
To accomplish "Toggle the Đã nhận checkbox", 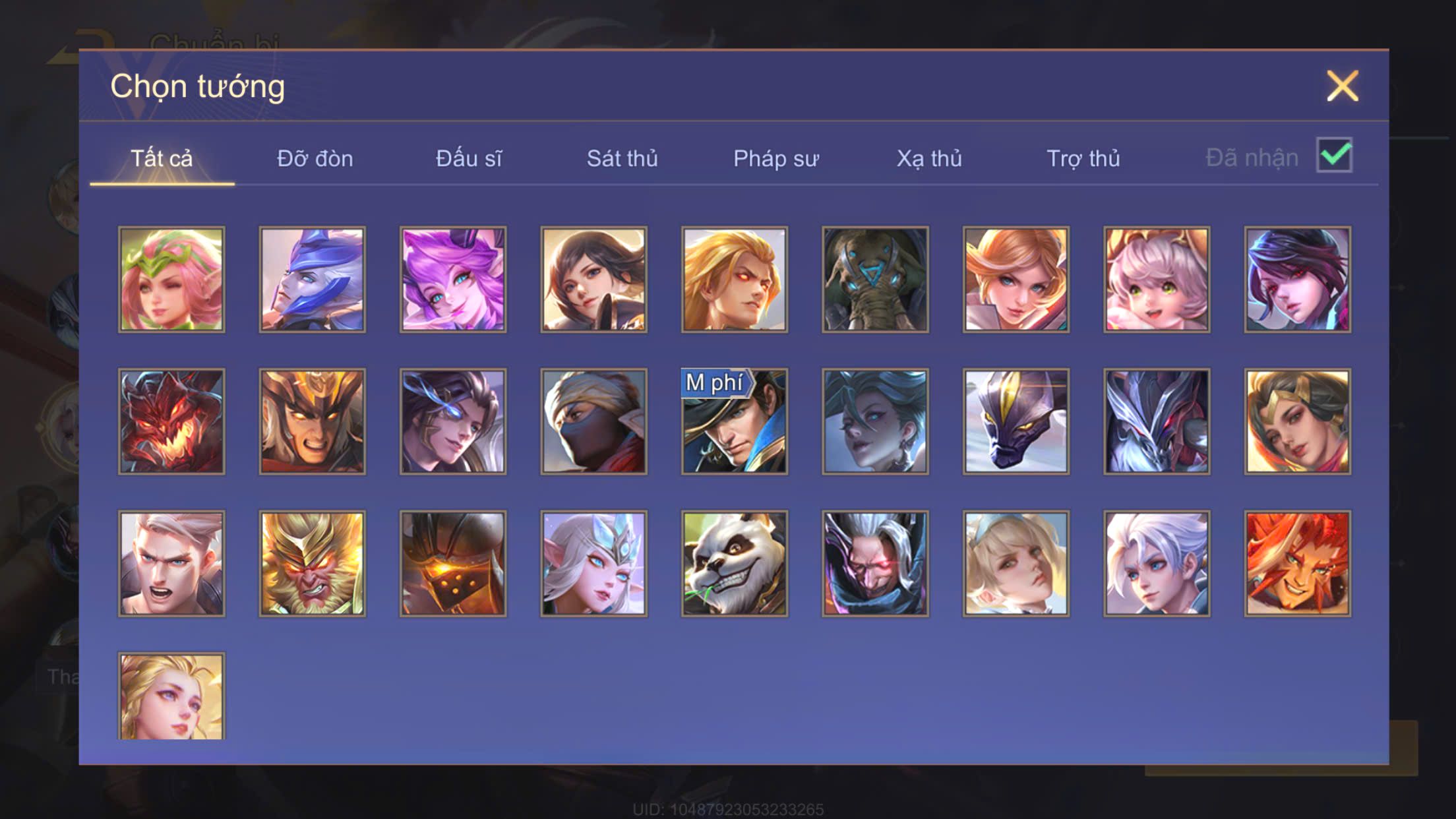I will (x=1334, y=156).
